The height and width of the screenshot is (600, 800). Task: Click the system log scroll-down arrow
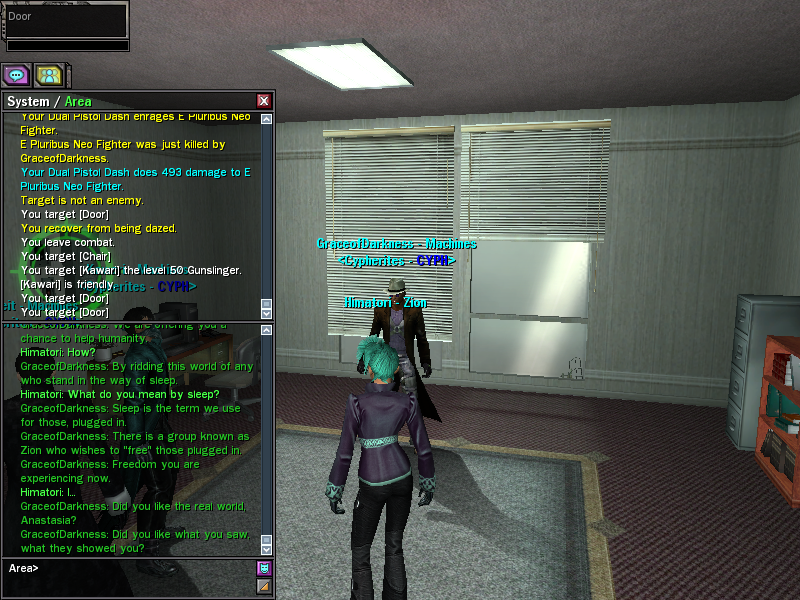pos(266,313)
